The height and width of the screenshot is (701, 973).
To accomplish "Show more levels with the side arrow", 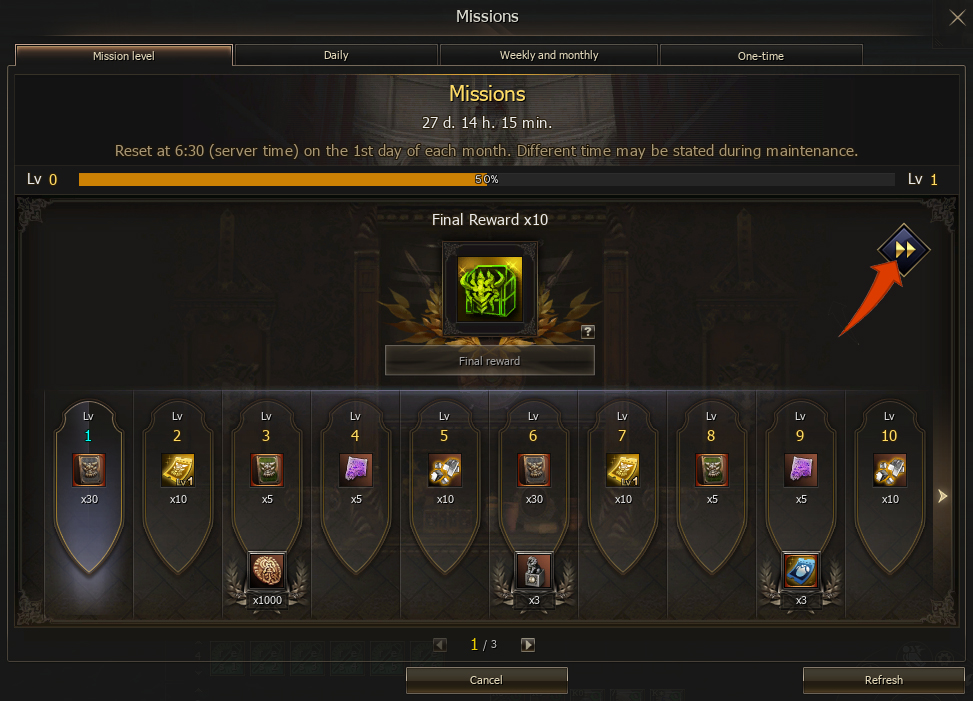I will (x=941, y=495).
